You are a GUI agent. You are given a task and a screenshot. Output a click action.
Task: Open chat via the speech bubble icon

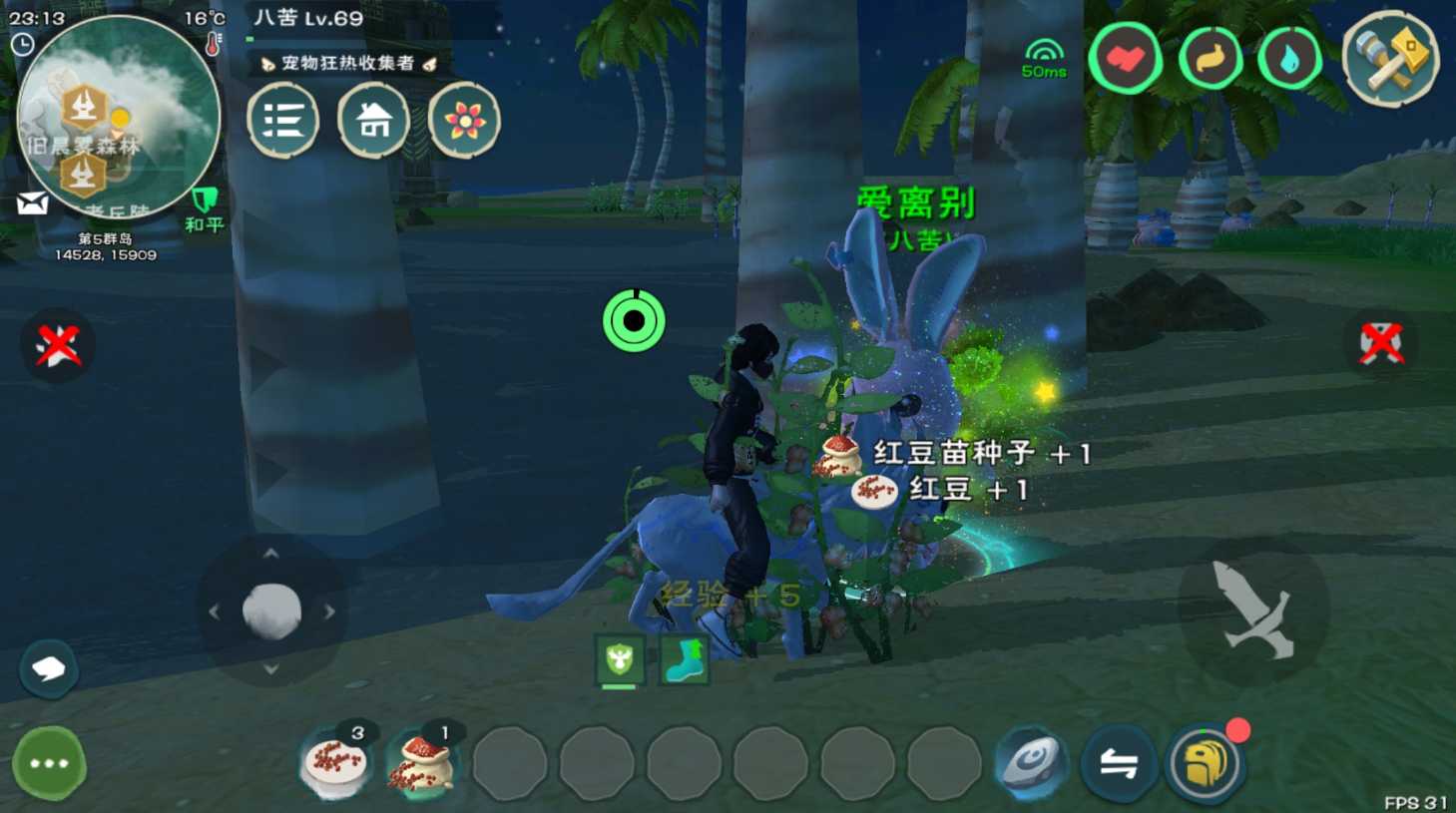tap(48, 669)
